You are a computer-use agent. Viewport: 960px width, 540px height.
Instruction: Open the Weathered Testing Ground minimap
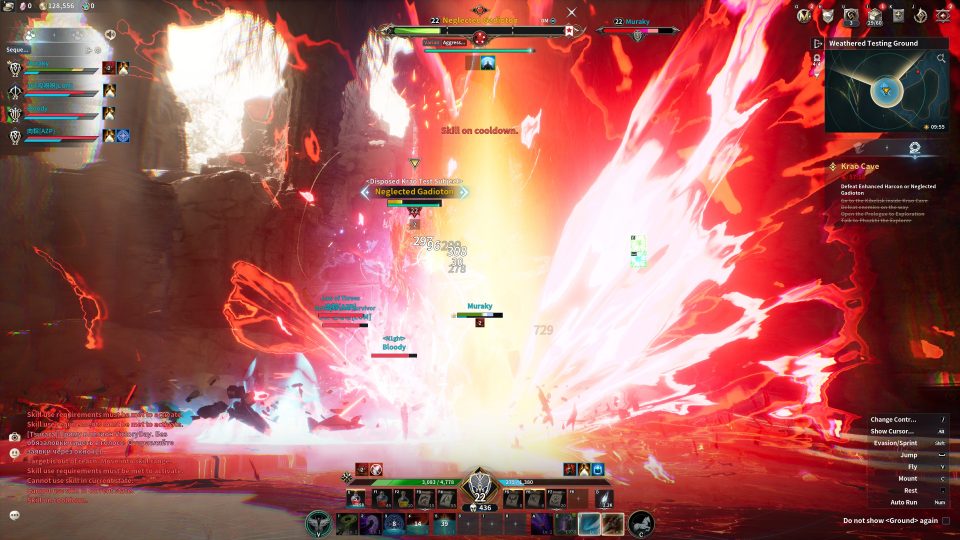pyautogui.click(x=885, y=92)
